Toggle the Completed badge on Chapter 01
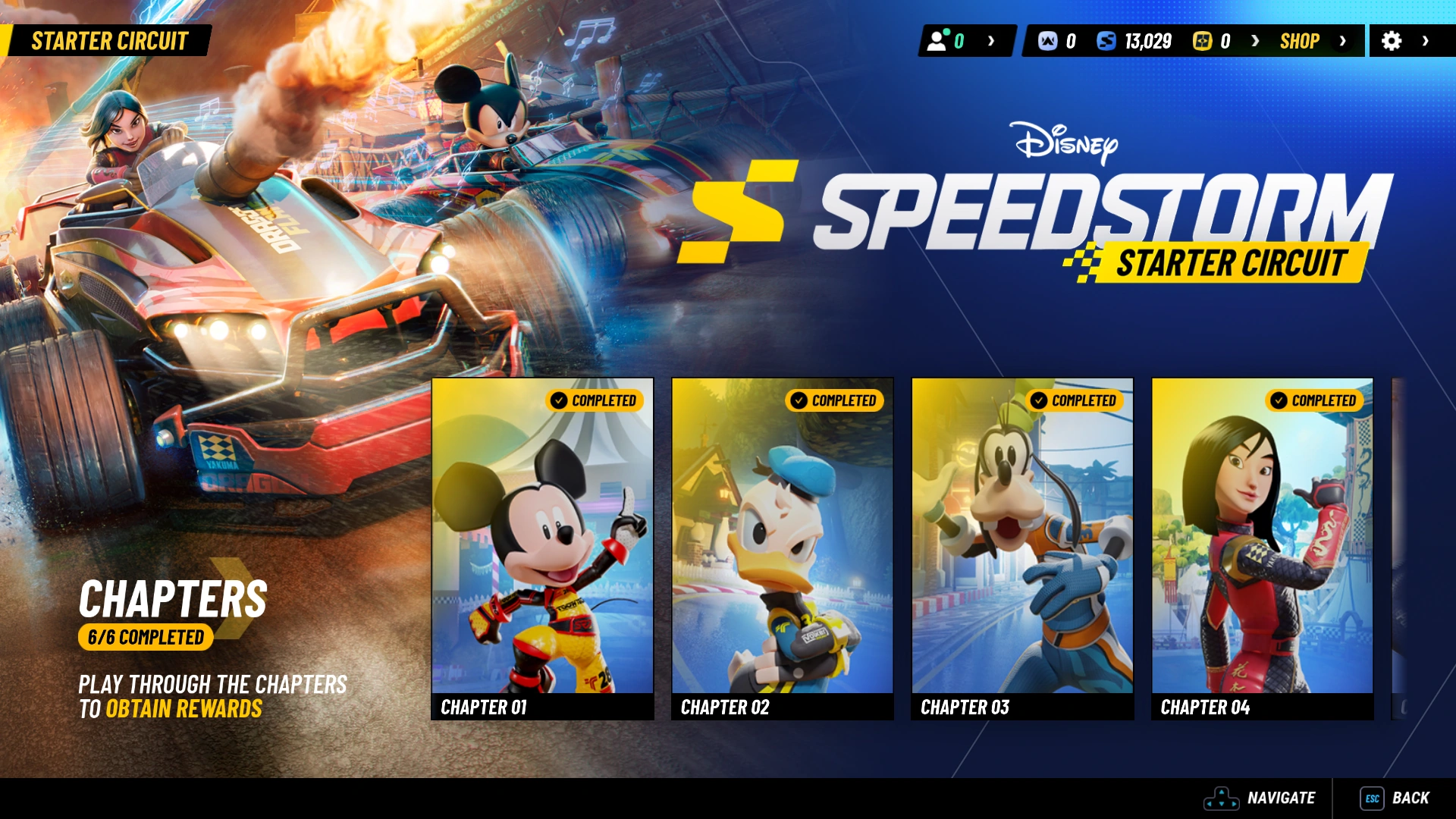Image resolution: width=1456 pixels, height=819 pixels. coord(594,400)
